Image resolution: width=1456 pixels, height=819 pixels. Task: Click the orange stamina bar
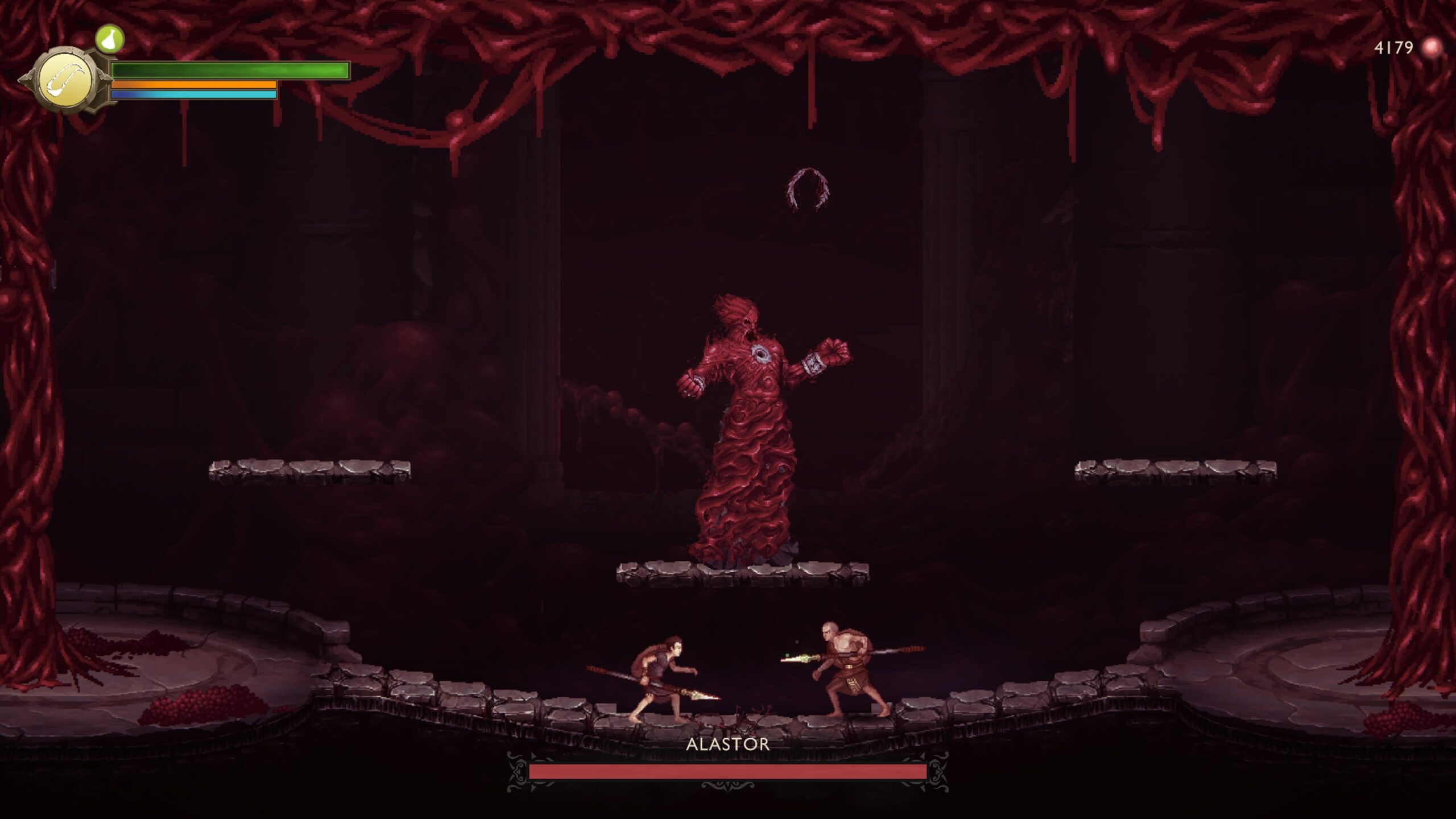193,84
